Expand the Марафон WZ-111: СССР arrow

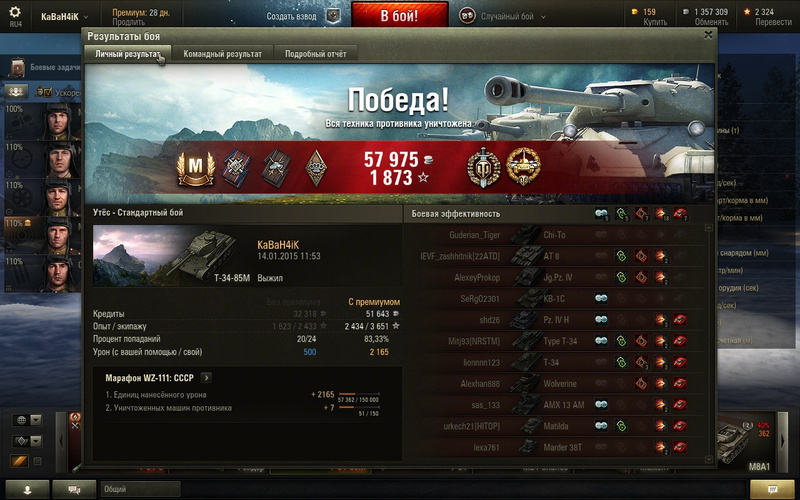click(206, 378)
